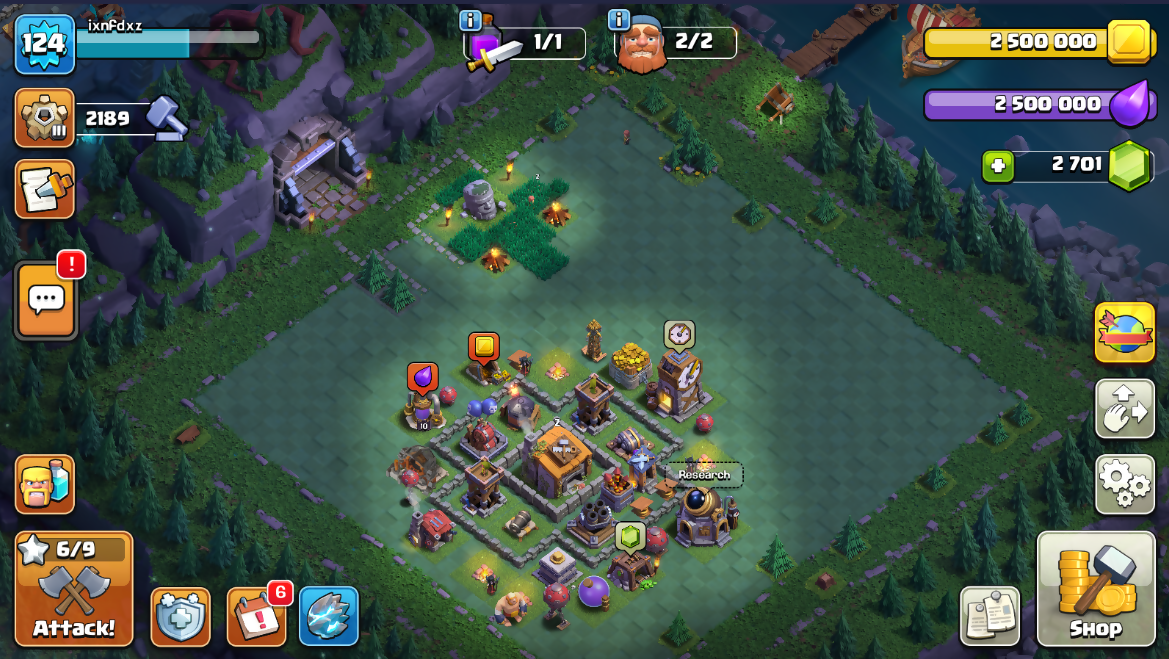The image size is (1169, 659).
Task: Show info for the sword troop counter
Action: (470, 20)
